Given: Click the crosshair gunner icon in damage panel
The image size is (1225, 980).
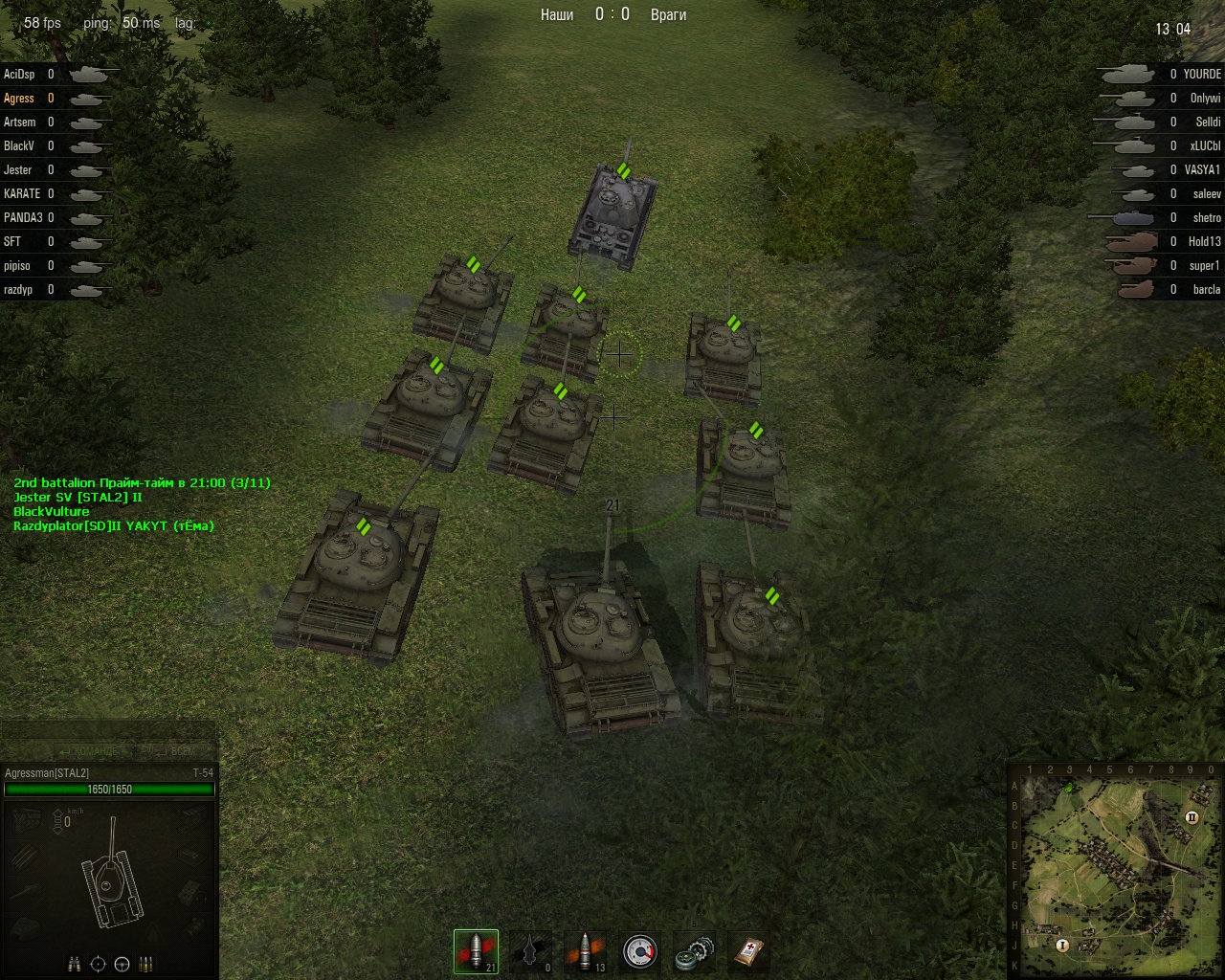Looking at the screenshot, I should tap(99, 964).
